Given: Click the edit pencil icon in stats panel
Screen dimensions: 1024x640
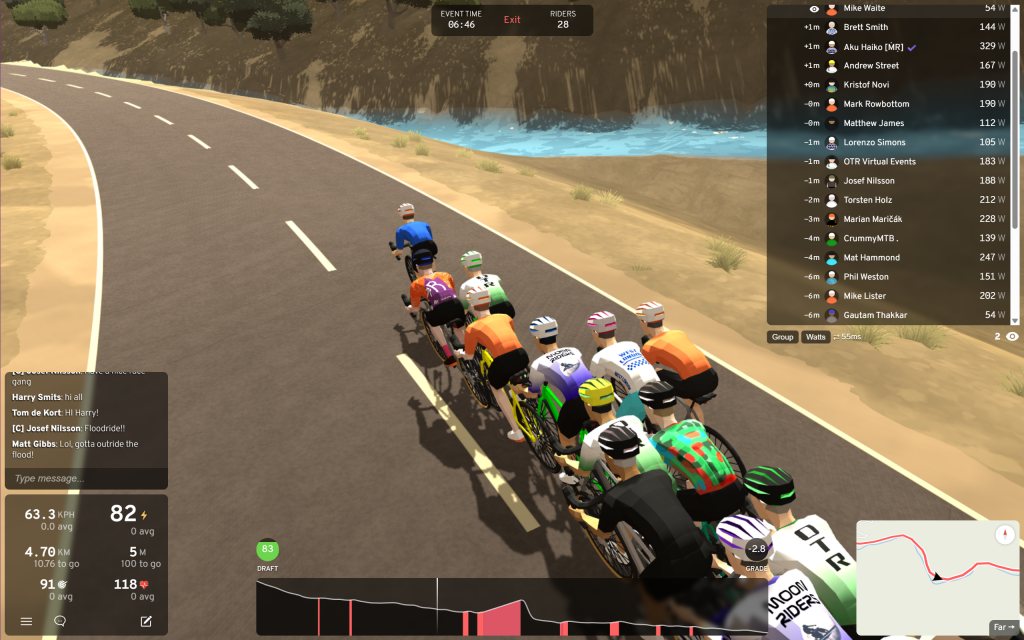Looking at the screenshot, I should 146,621.
